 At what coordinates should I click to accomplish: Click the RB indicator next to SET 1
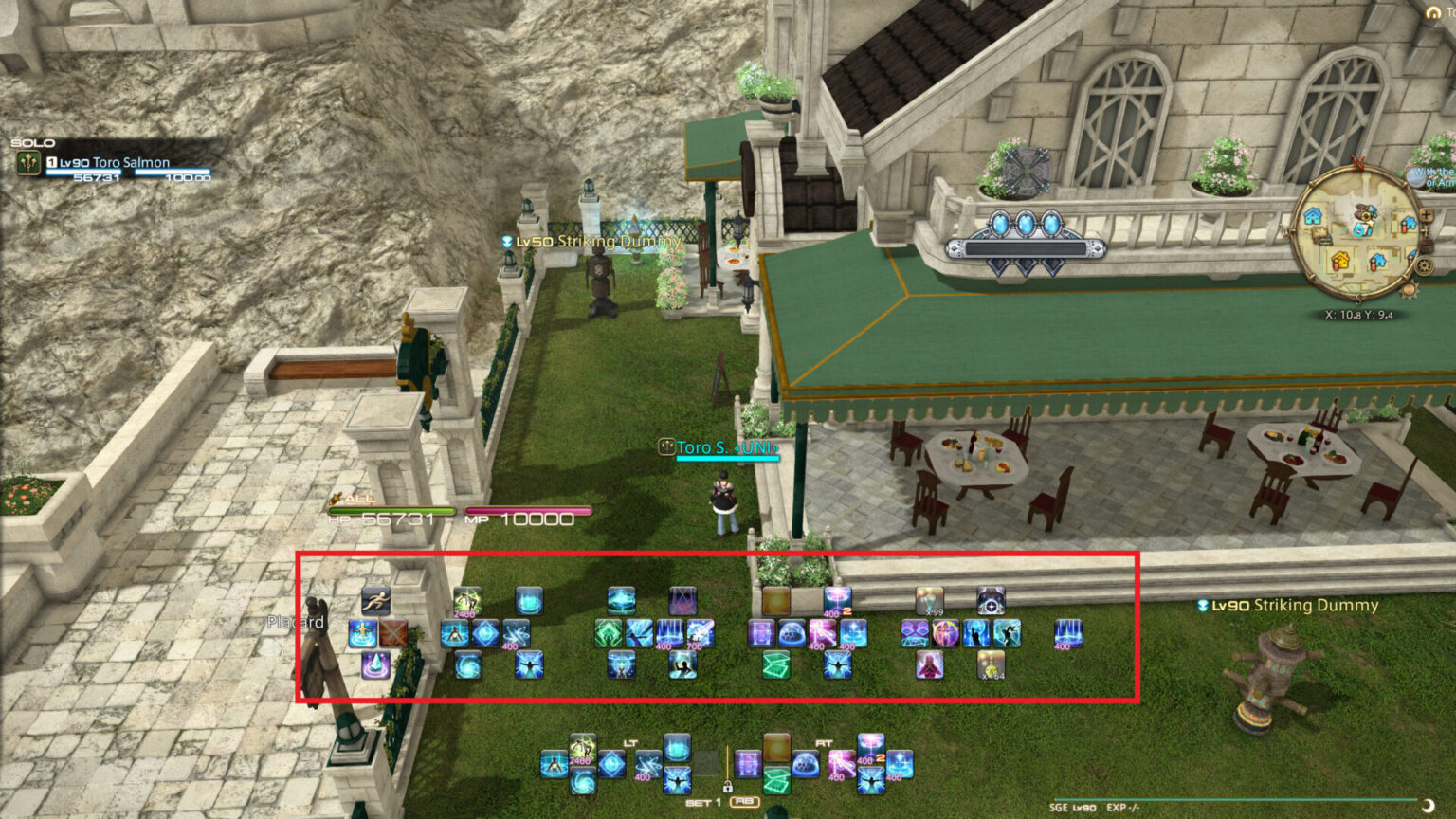744,802
